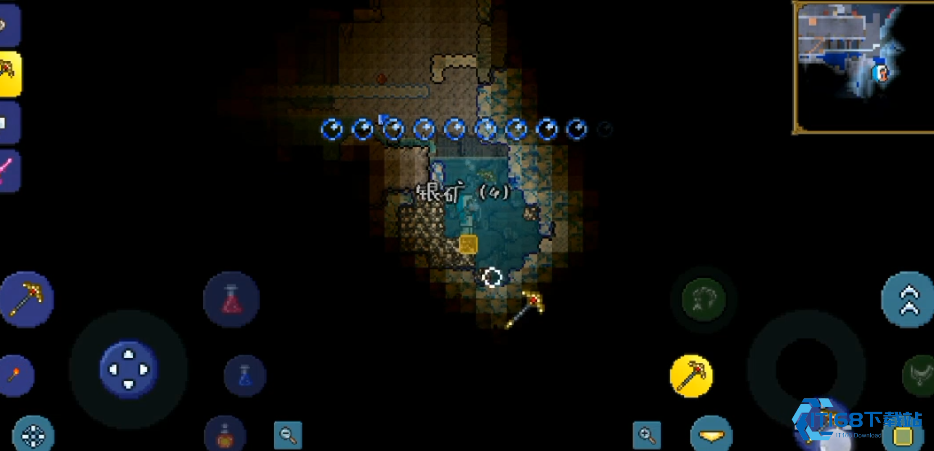Zoom in with the plus magnifier
This screenshot has height=451, width=934.
point(647,434)
